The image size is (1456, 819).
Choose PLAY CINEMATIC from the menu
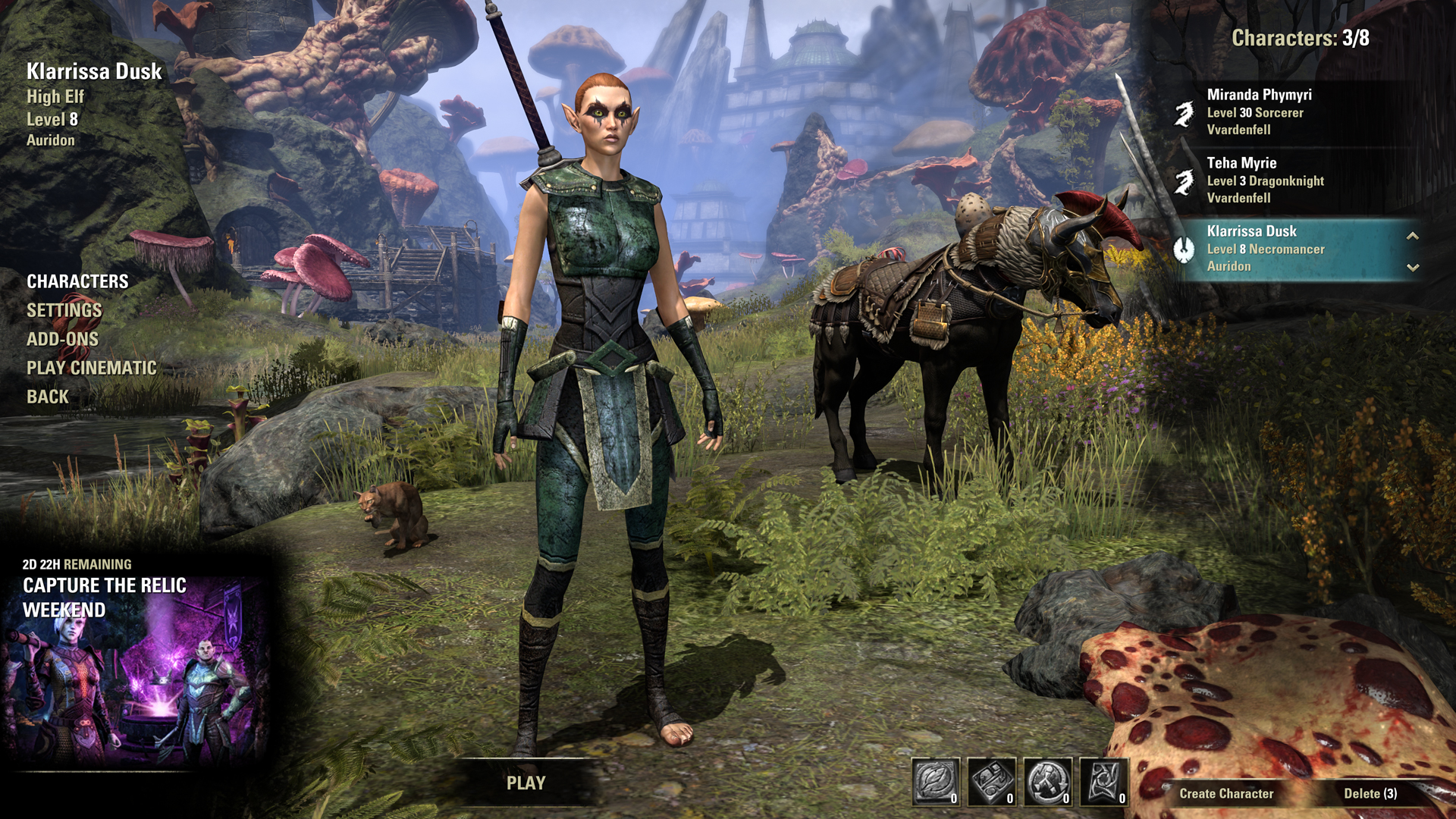91,368
